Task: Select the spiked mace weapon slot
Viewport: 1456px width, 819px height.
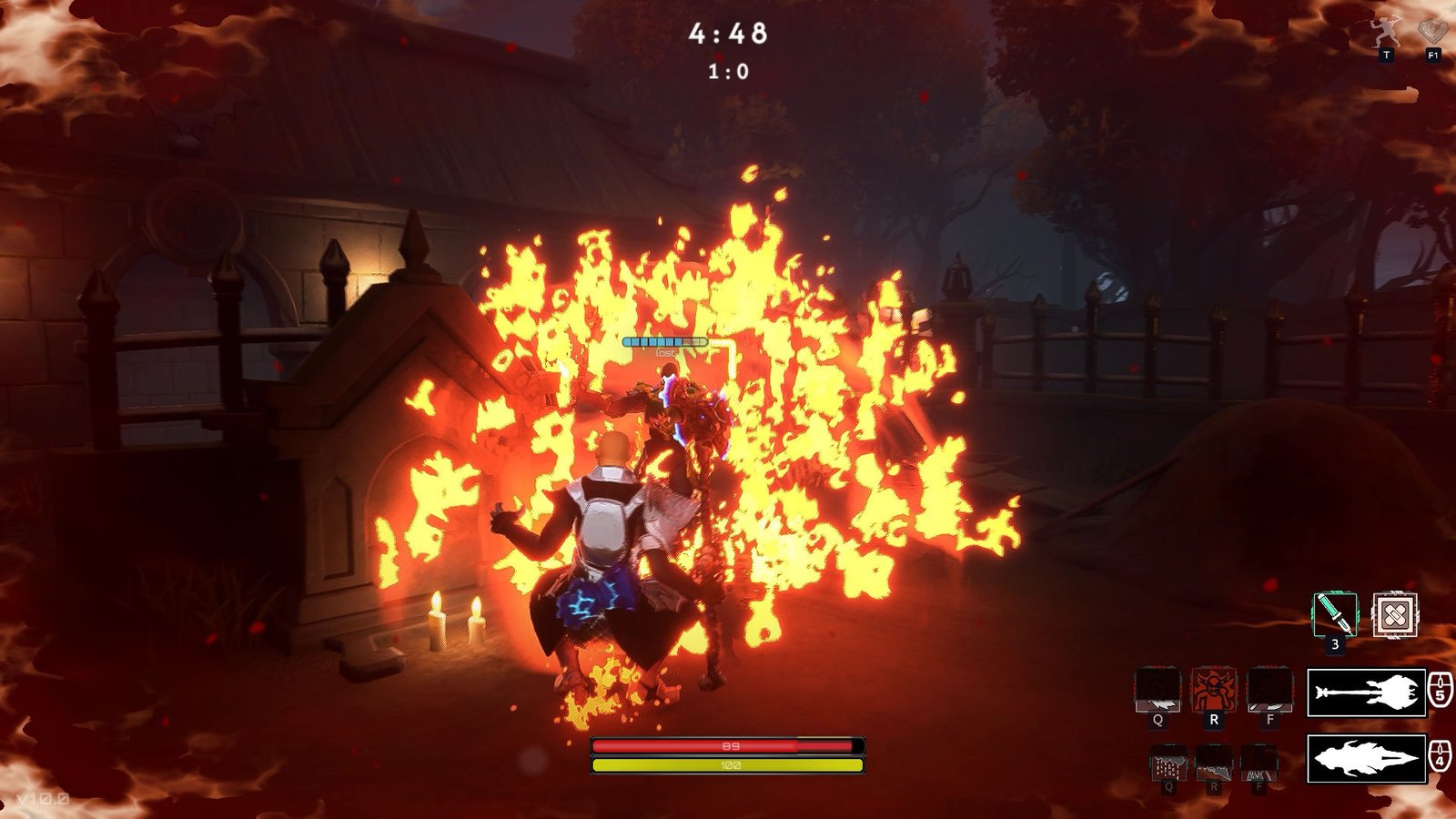Action: click(1366, 693)
